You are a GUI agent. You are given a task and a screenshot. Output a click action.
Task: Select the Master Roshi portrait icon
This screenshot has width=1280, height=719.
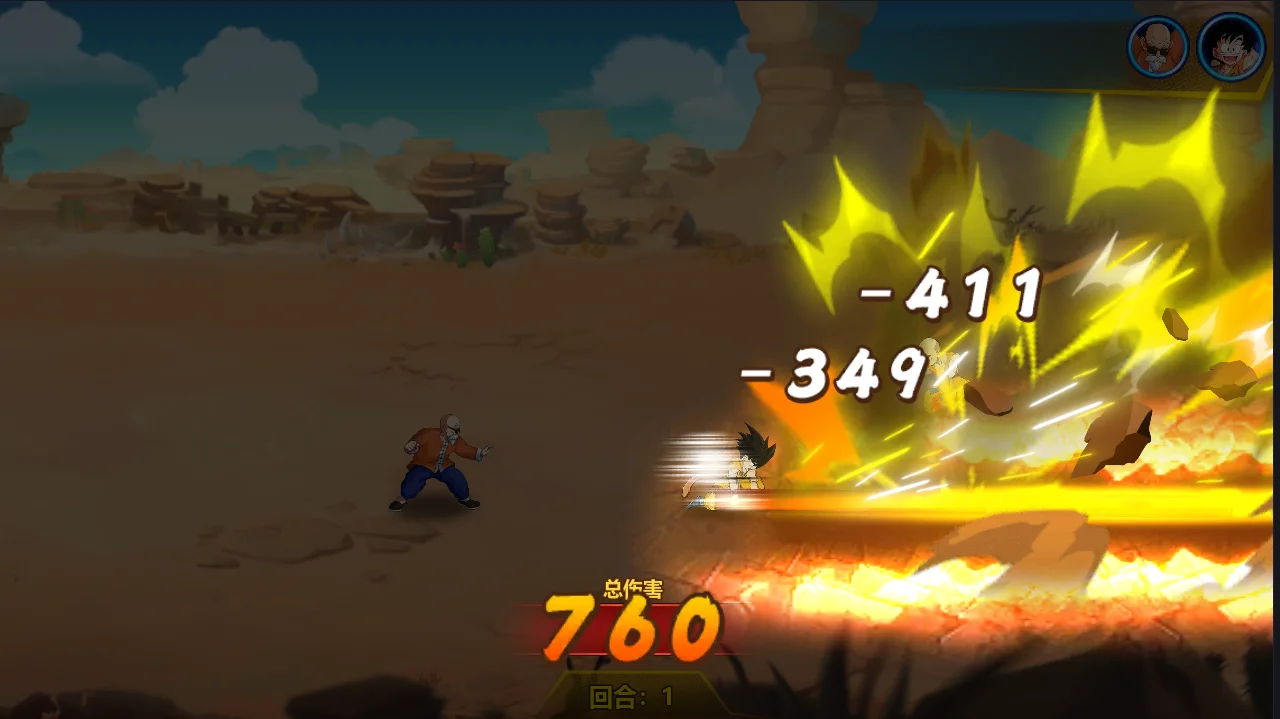(x=1158, y=47)
